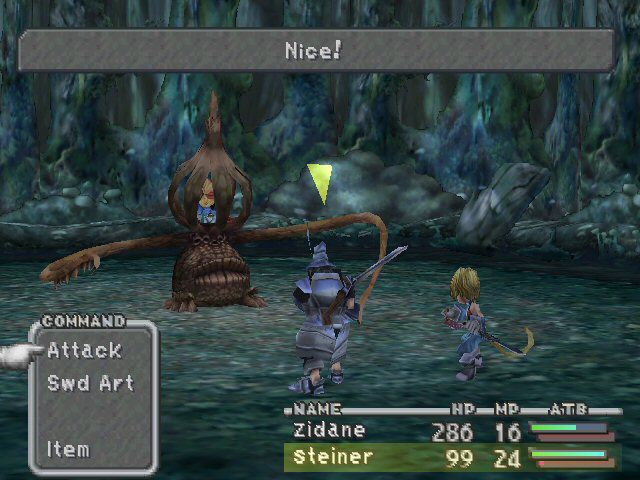The image size is (640, 480).
Task: Choose the Swd Art command
Action: (90, 383)
